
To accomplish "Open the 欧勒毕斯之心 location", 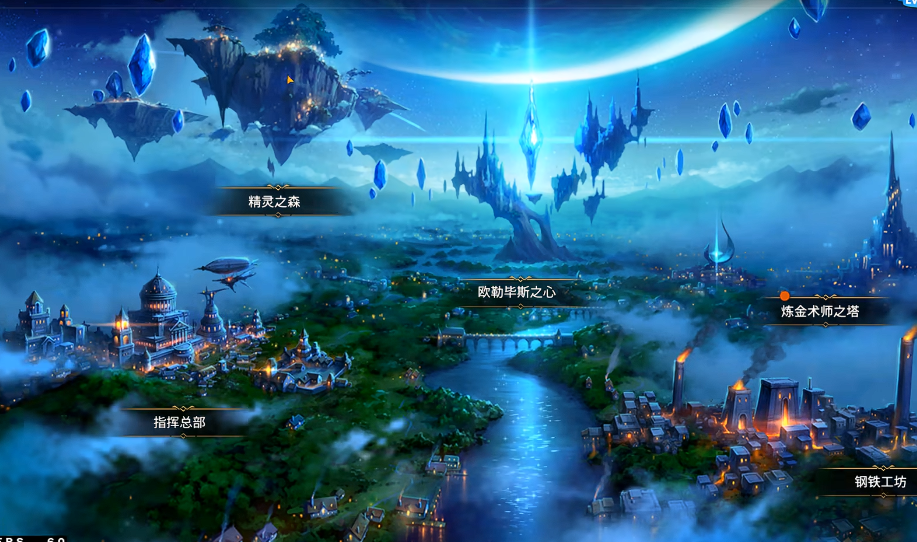I will tap(516, 293).
